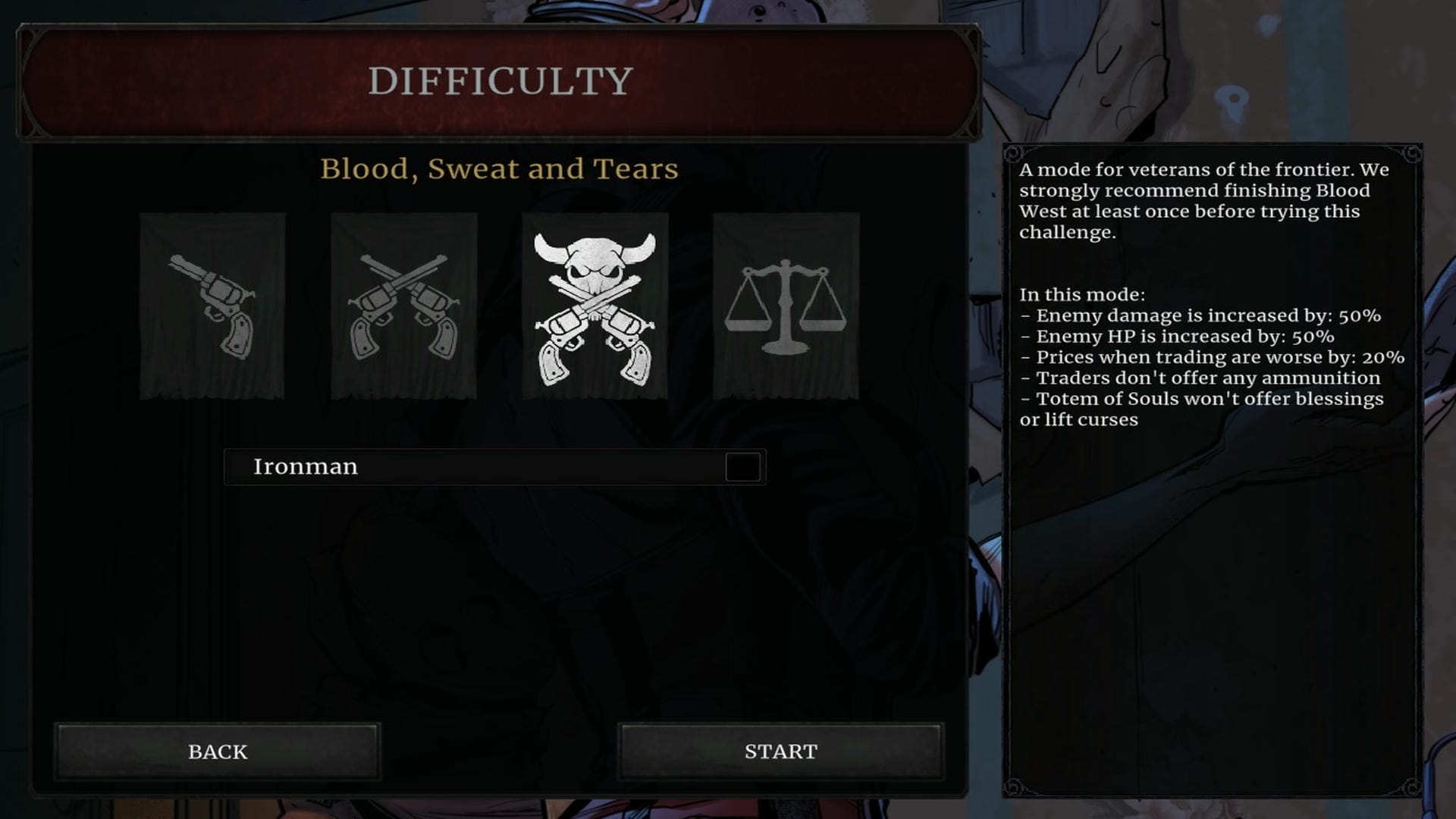
Task: Click the Enemy damage increased by 50% line
Action: (1210, 316)
